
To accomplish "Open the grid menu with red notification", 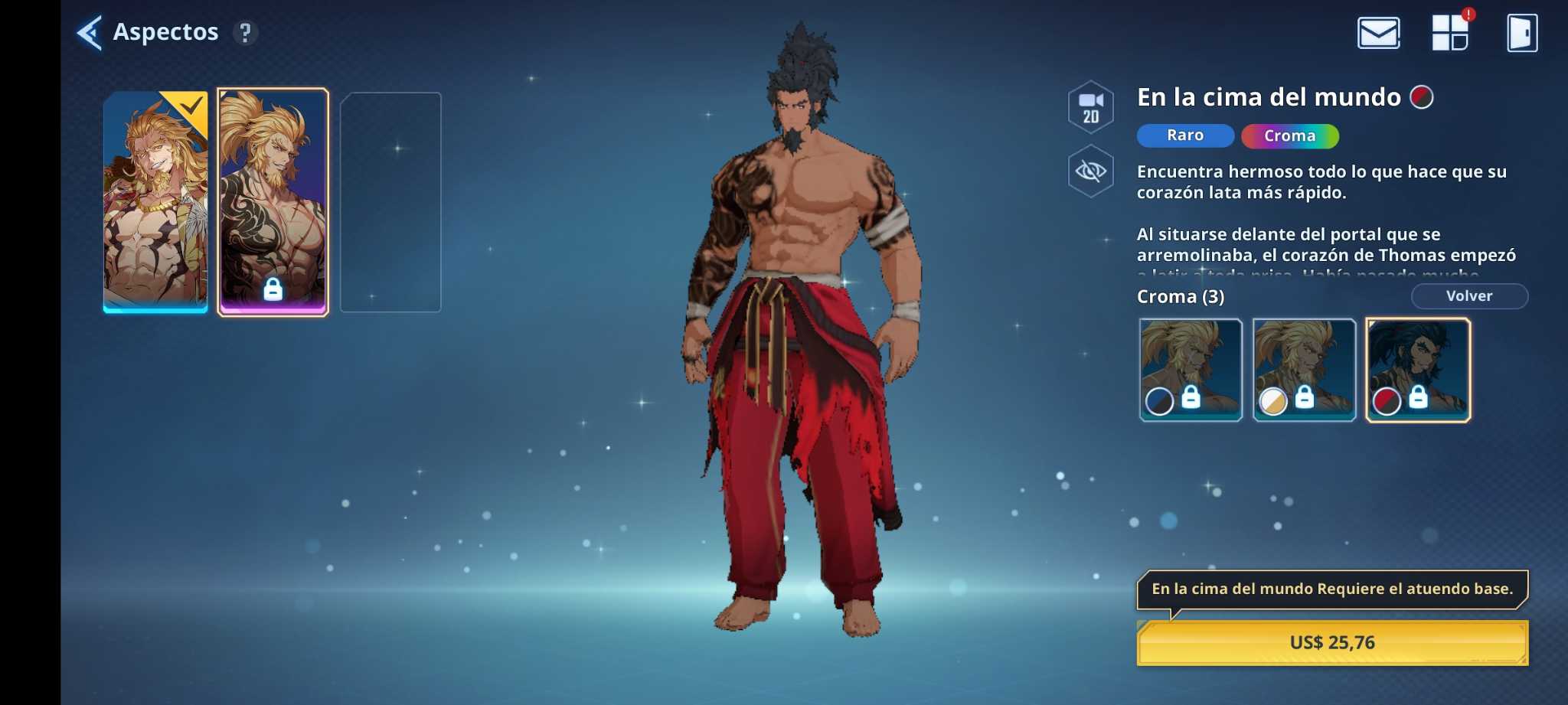I will [x=1449, y=33].
